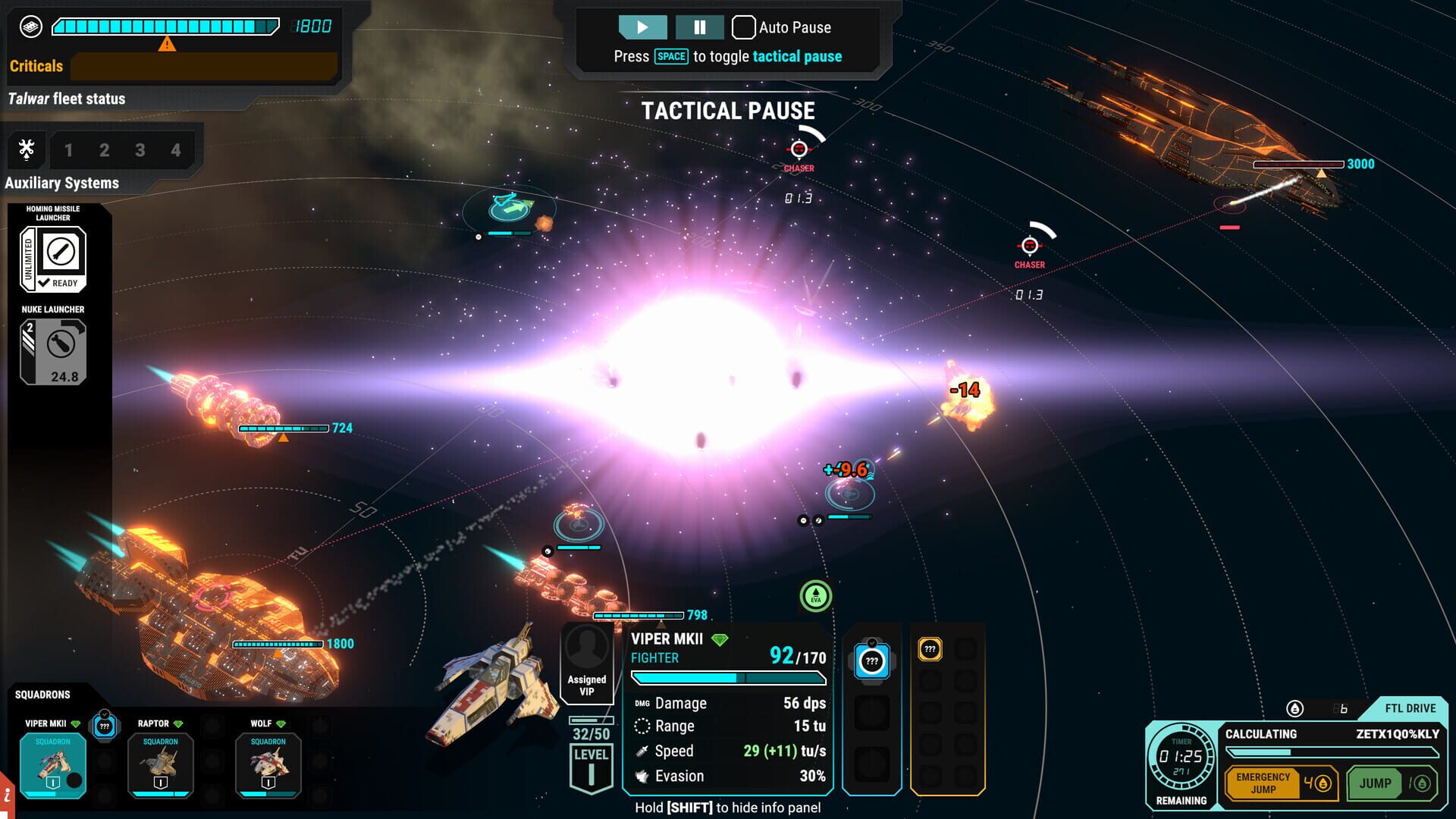The image size is (1456, 819).
Task: Open the red info tab
Action: coord(7,796)
